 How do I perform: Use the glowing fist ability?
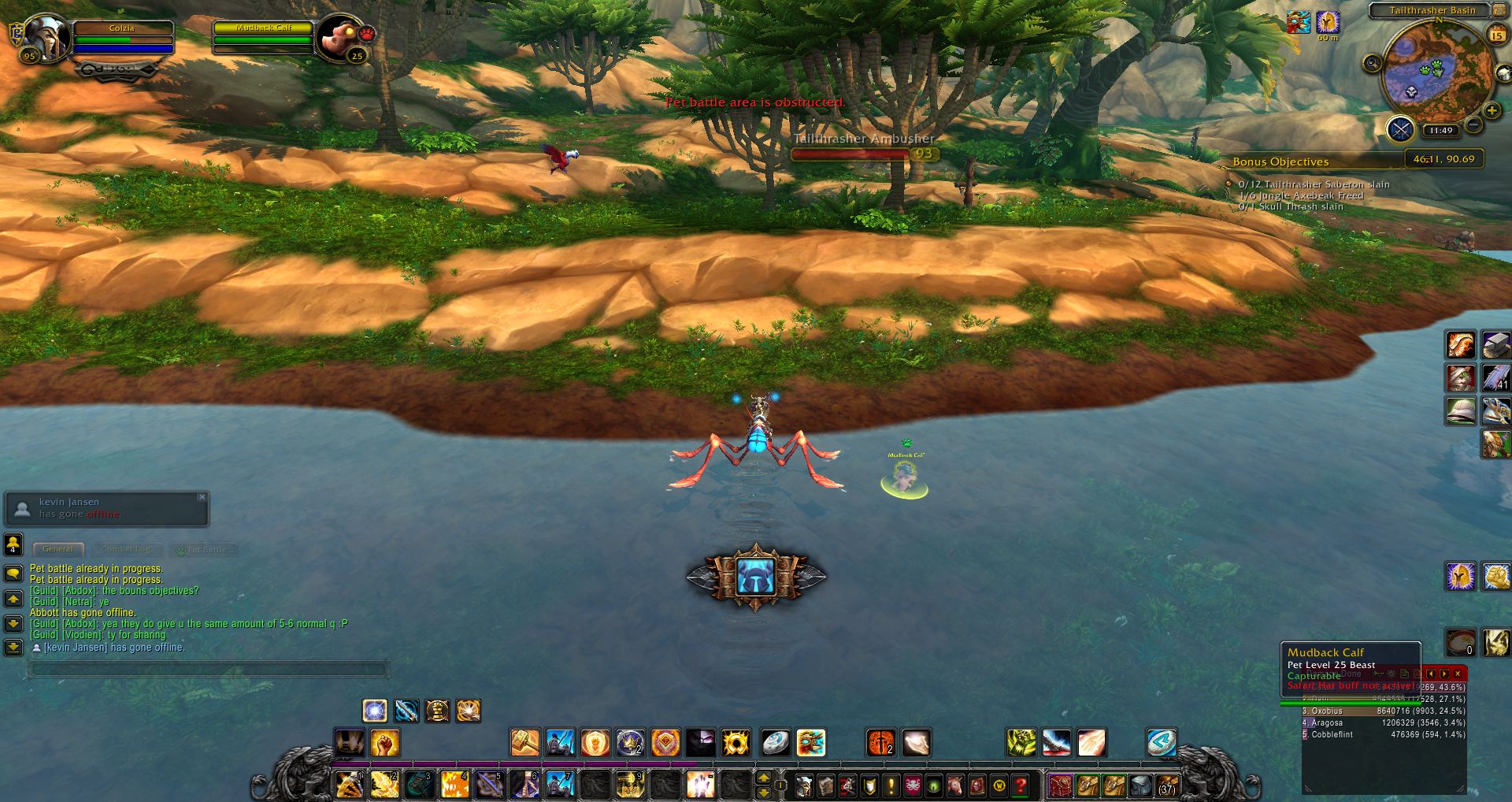(384, 742)
